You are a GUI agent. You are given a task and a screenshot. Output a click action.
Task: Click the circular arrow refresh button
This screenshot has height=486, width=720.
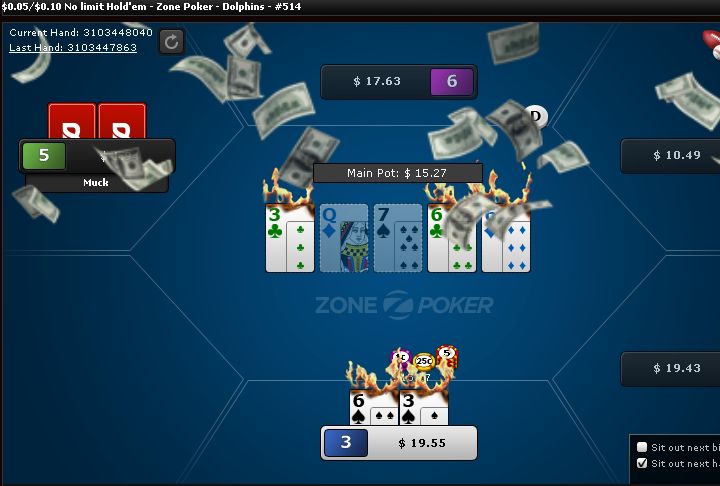pos(171,41)
